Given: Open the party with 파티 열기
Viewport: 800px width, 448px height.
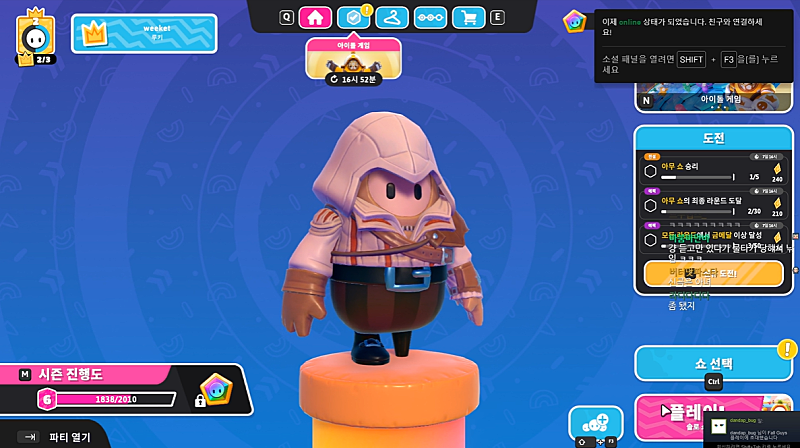Looking at the screenshot, I should click(60, 437).
